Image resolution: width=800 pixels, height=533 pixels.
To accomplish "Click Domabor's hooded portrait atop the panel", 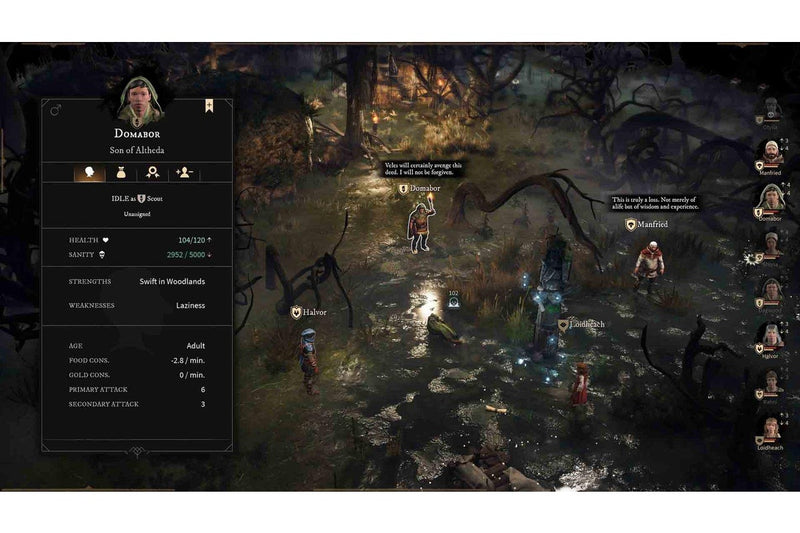I will coord(137,98).
